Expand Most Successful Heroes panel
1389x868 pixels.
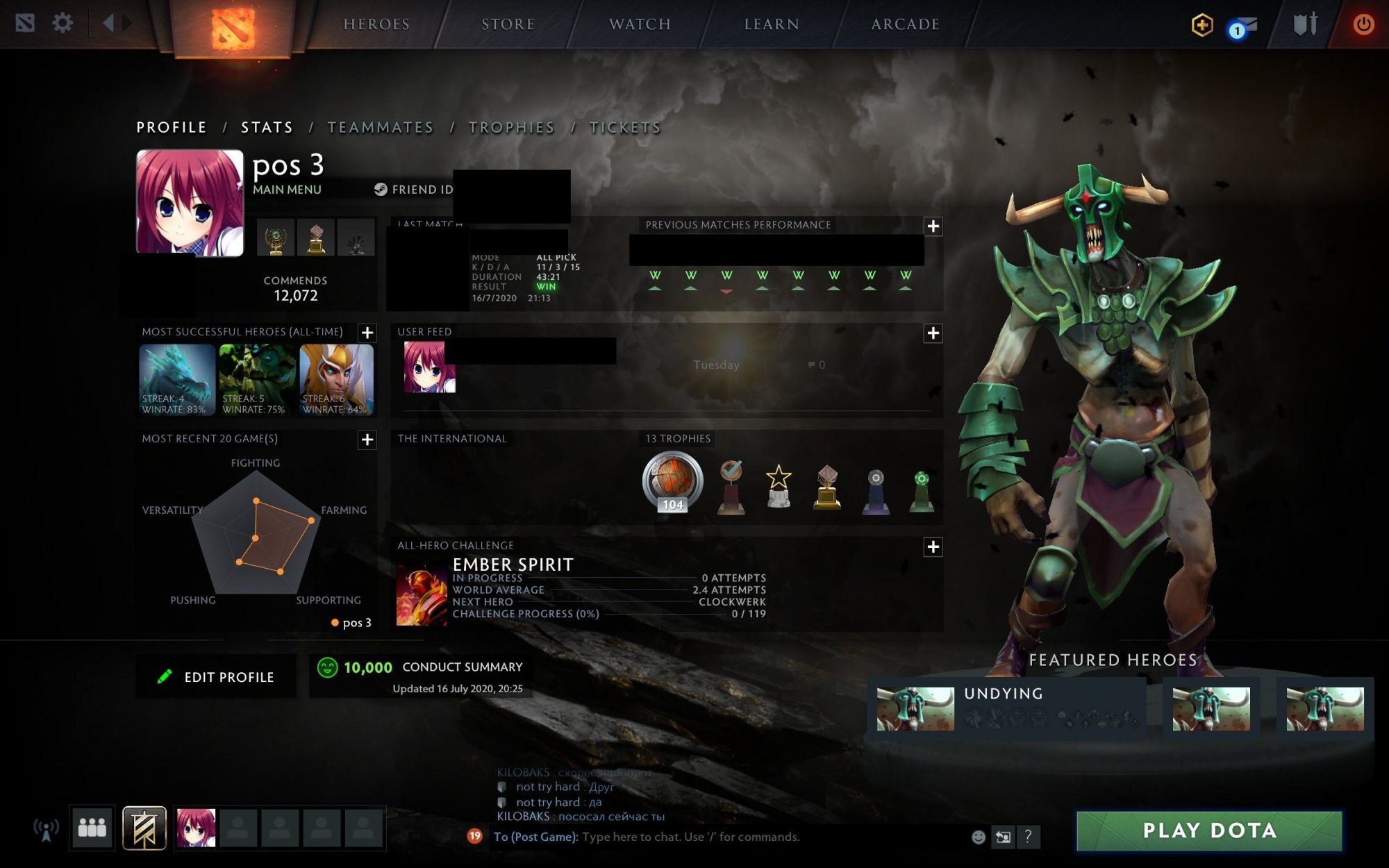(x=367, y=333)
